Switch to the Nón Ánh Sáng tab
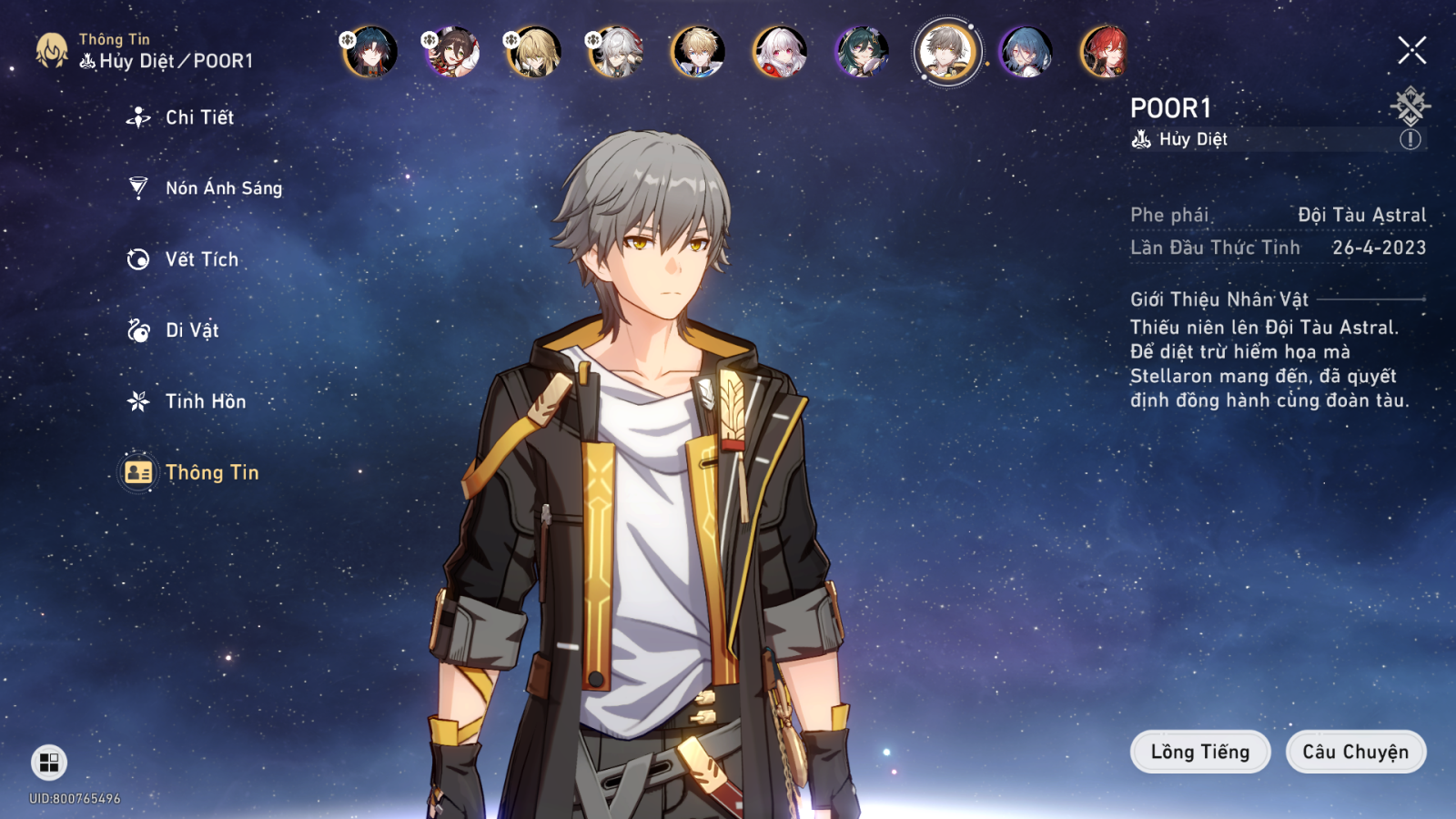Screen dimensions: 1456x819 223,188
